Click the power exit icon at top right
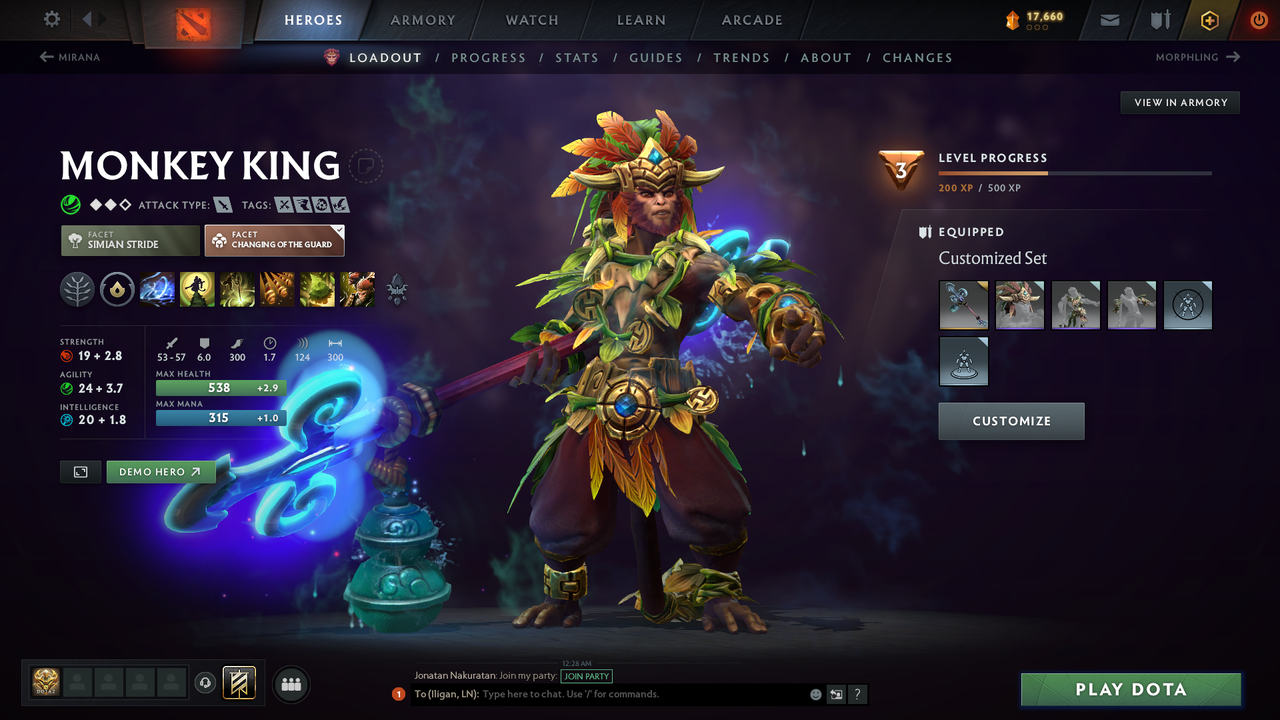The image size is (1280, 720). (1259, 19)
